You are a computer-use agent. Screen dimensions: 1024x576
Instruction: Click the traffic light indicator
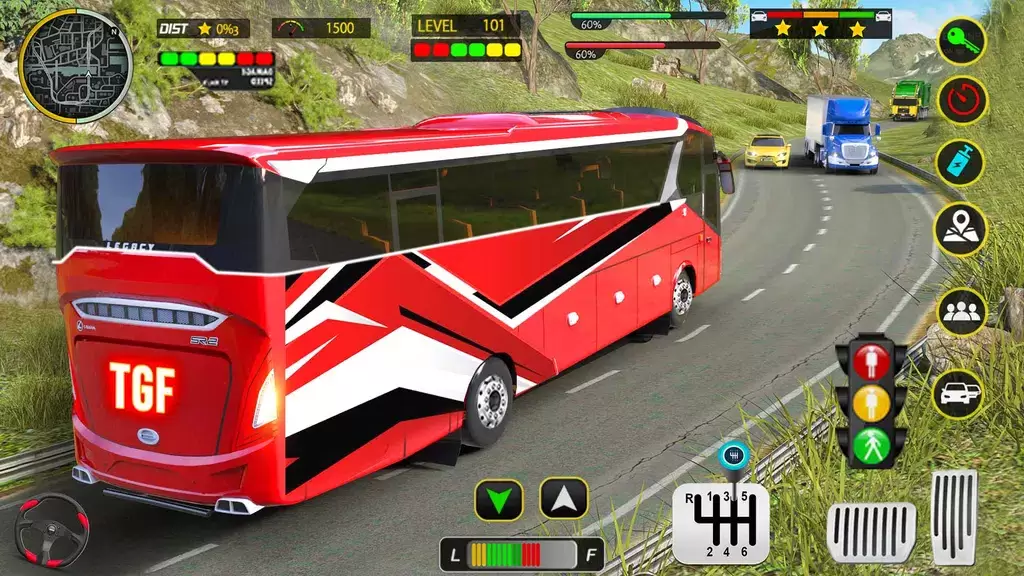tap(871, 401)
